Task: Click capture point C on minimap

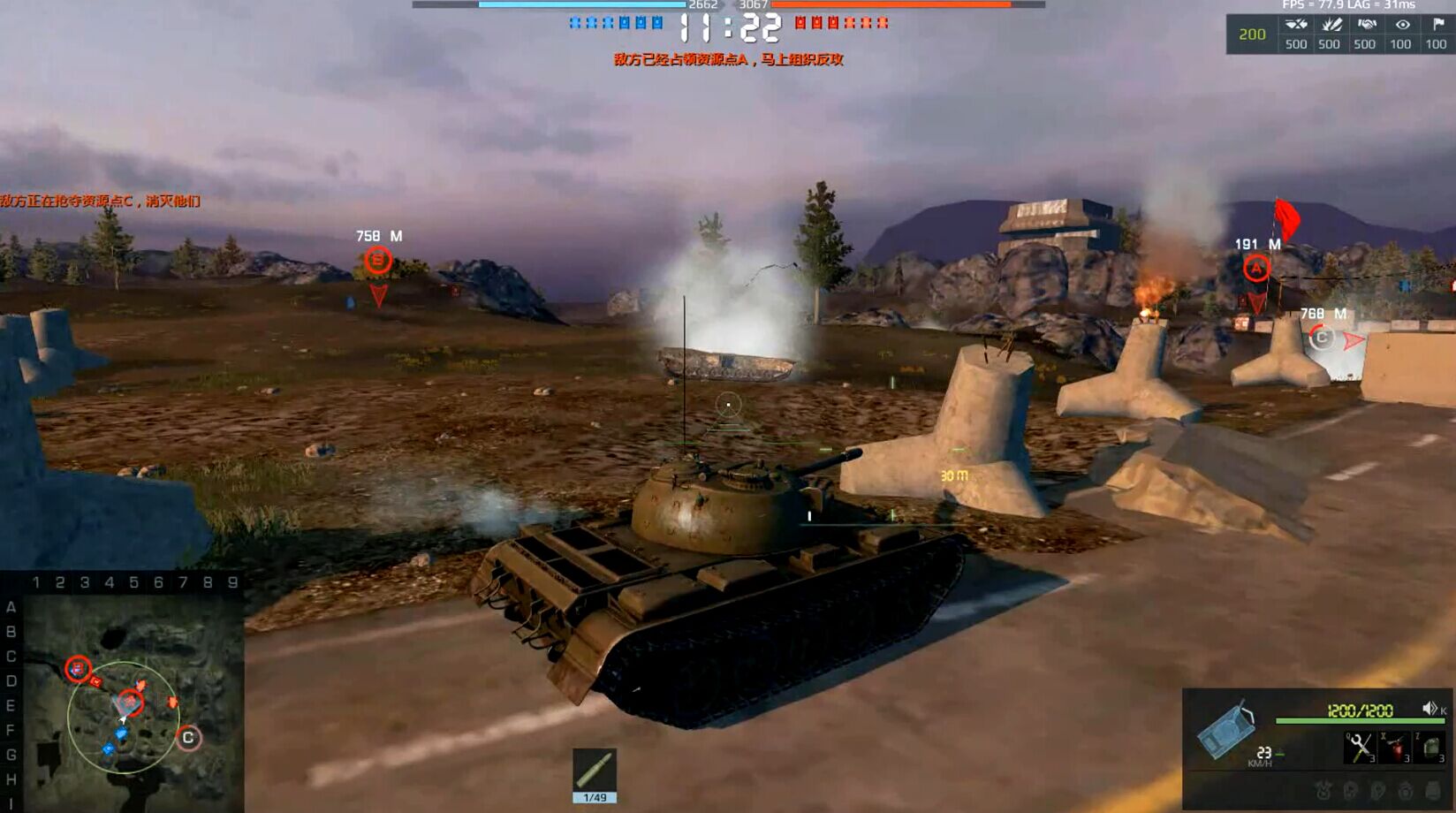Action: (x=188, y=738)
